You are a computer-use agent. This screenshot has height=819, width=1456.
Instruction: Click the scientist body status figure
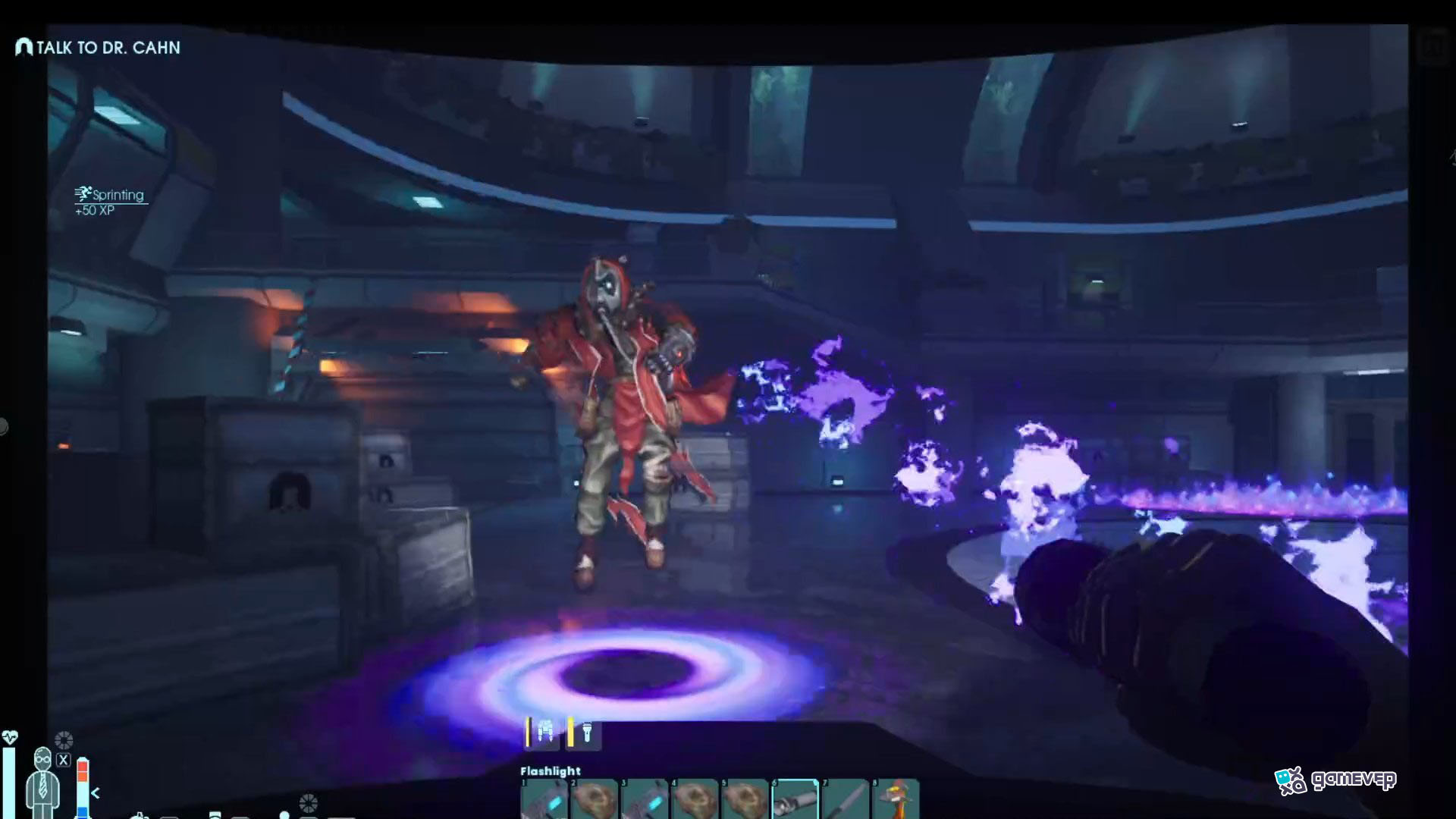tap(42, 781)
